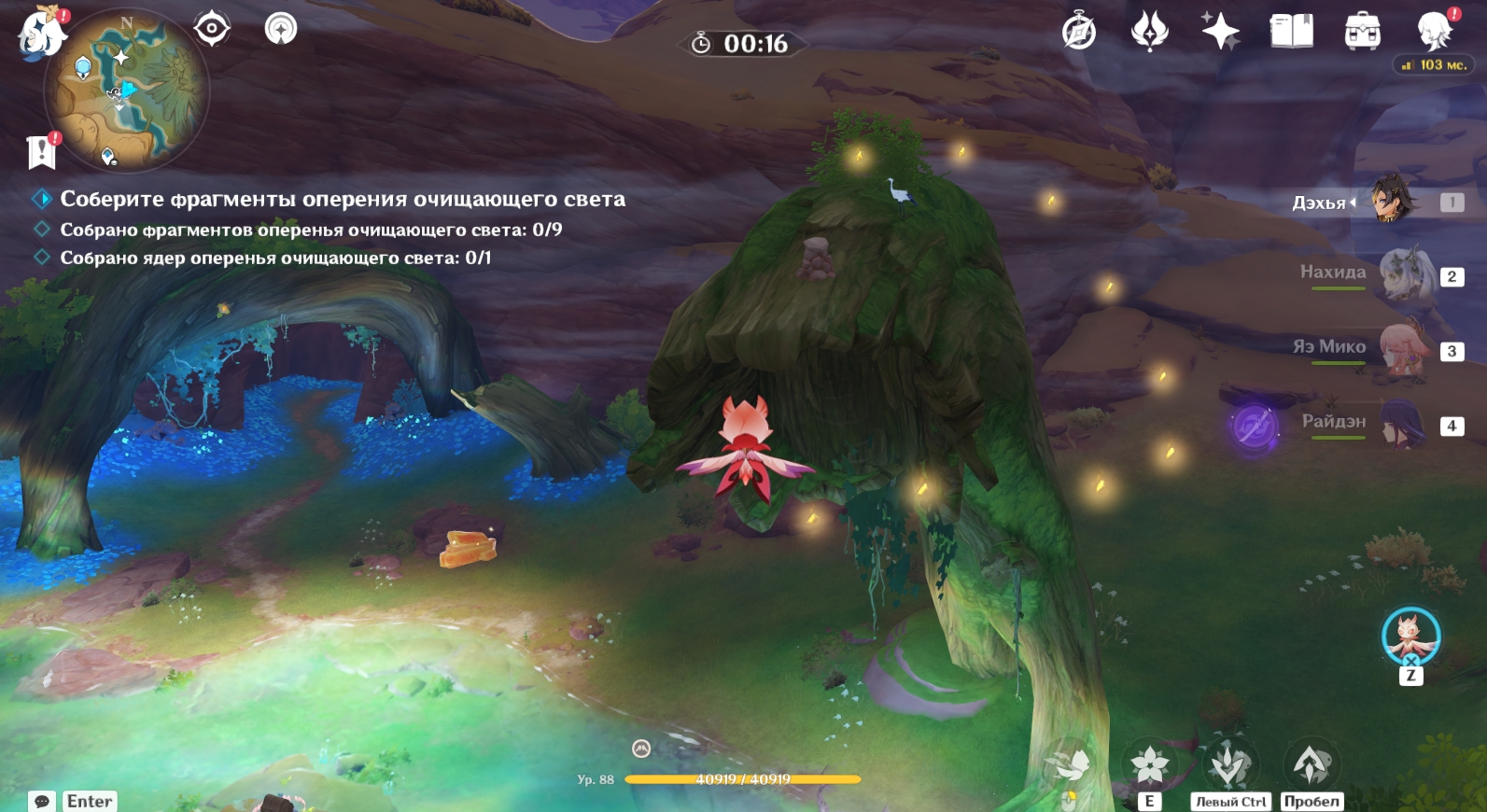Image resolution: width=1487 pixels, height=812 pixels.
Task: Open the backpack inventory
Action: [x=1362, y=32]
